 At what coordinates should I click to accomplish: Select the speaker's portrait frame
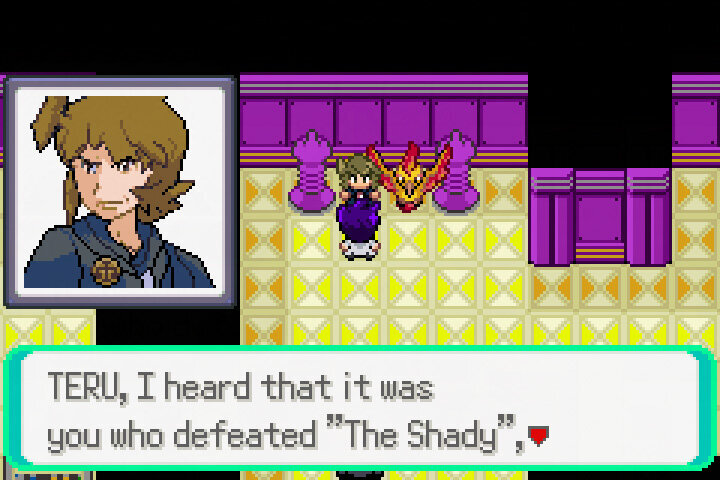coord(120,190)
